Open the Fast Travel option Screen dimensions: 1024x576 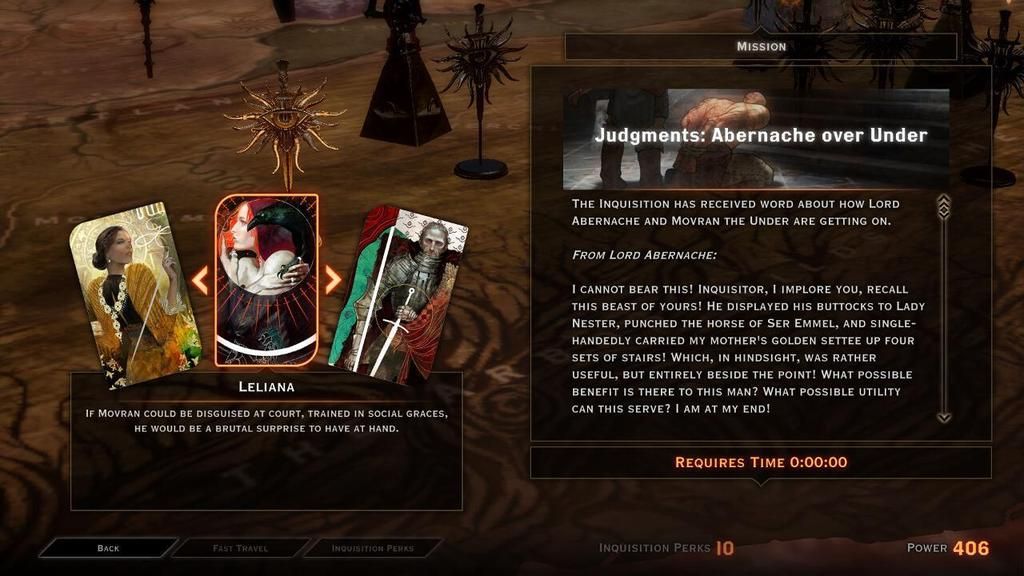(x=240, y=548)
